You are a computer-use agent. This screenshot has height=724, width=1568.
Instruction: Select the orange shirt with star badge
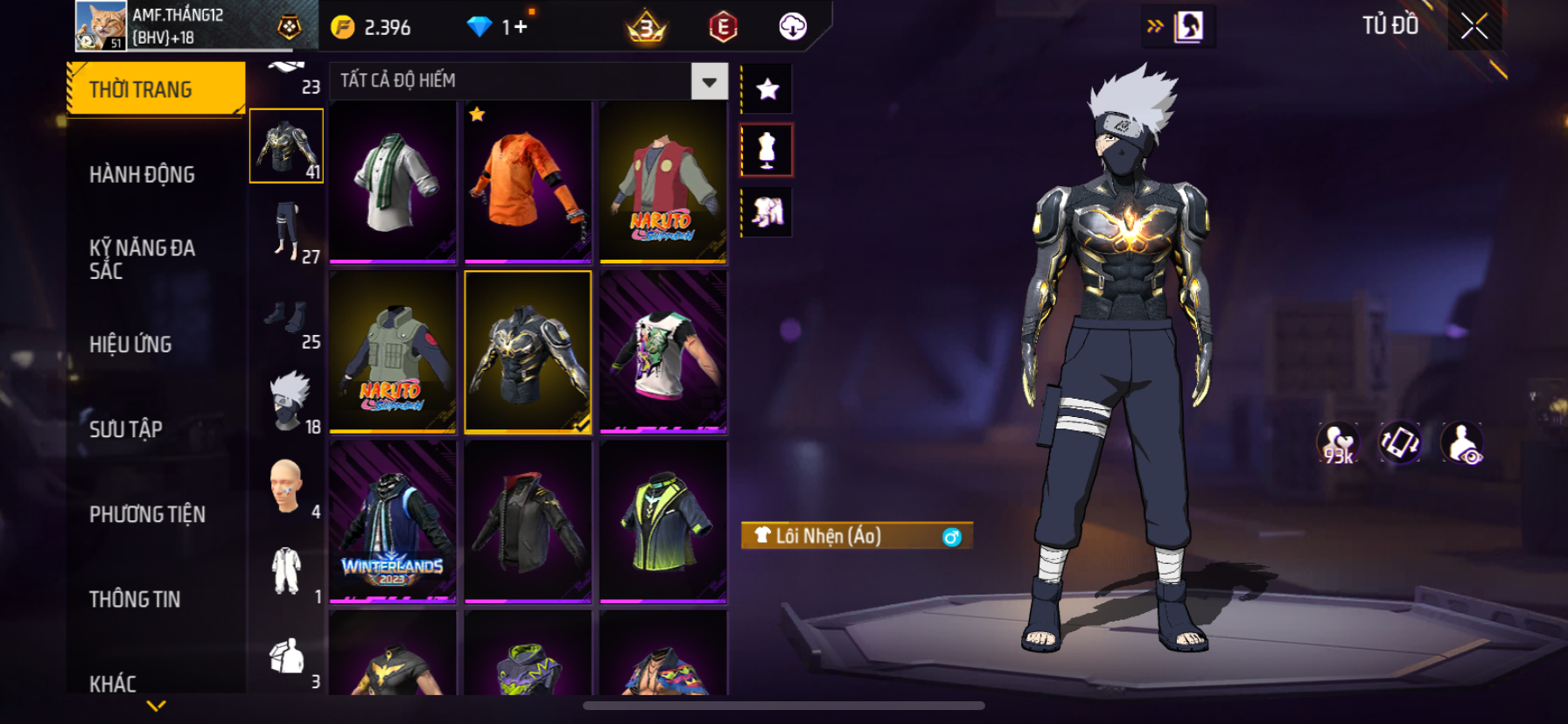pos(528,182)
